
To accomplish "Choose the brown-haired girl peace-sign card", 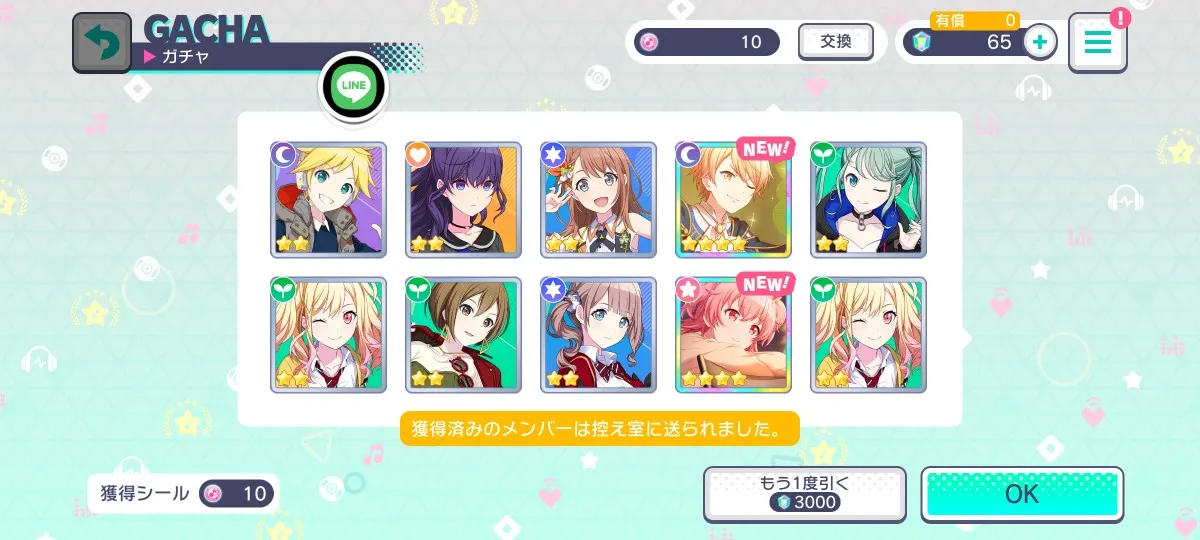I will click(598, 200).
